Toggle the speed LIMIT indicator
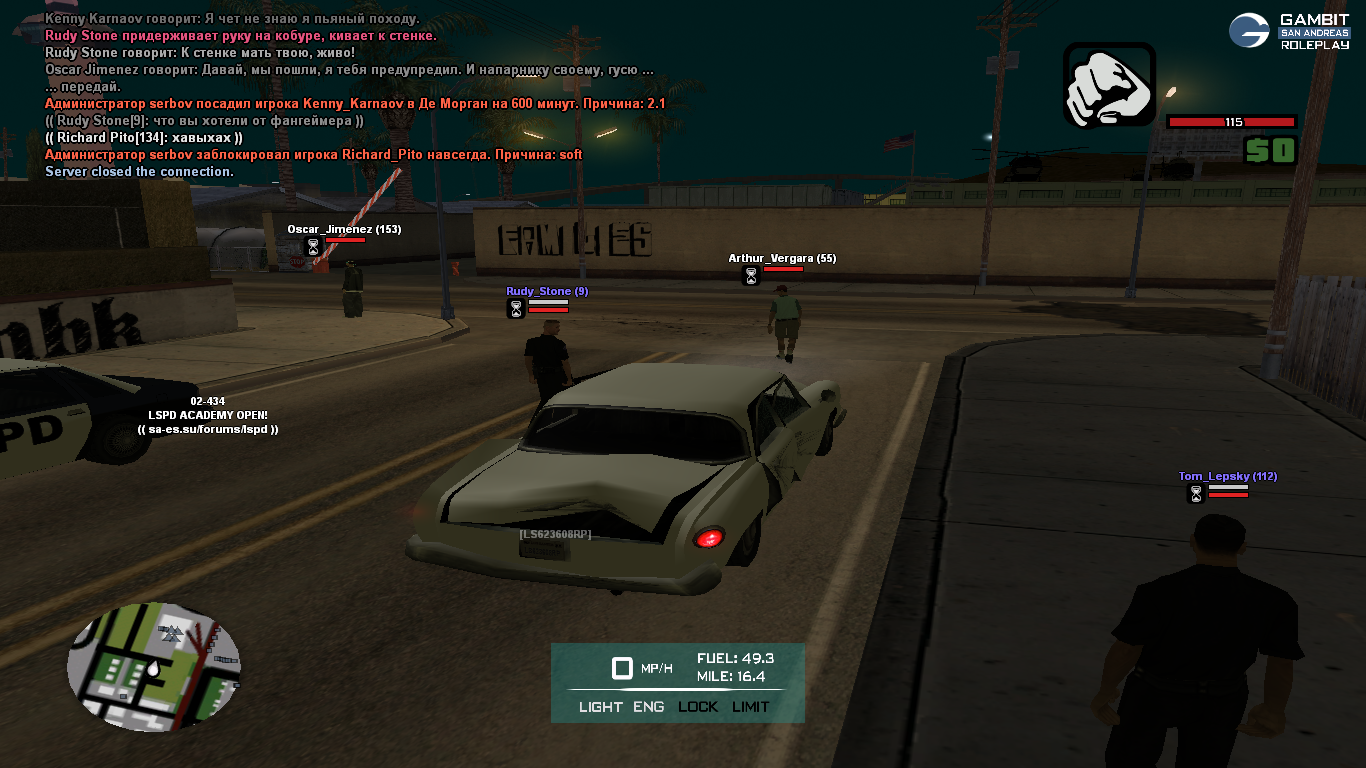Viewport: 1366px width, 768px height. [751, 707]
